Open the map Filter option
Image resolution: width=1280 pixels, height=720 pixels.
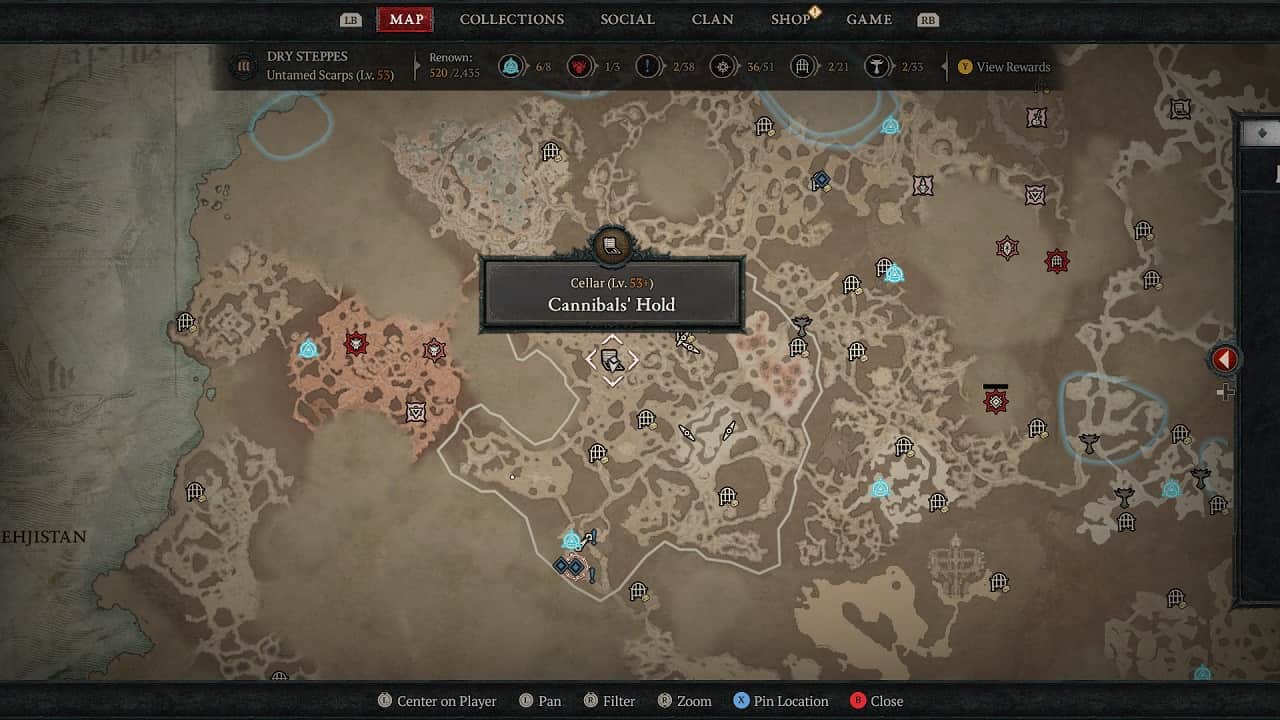tap(608, 701)
